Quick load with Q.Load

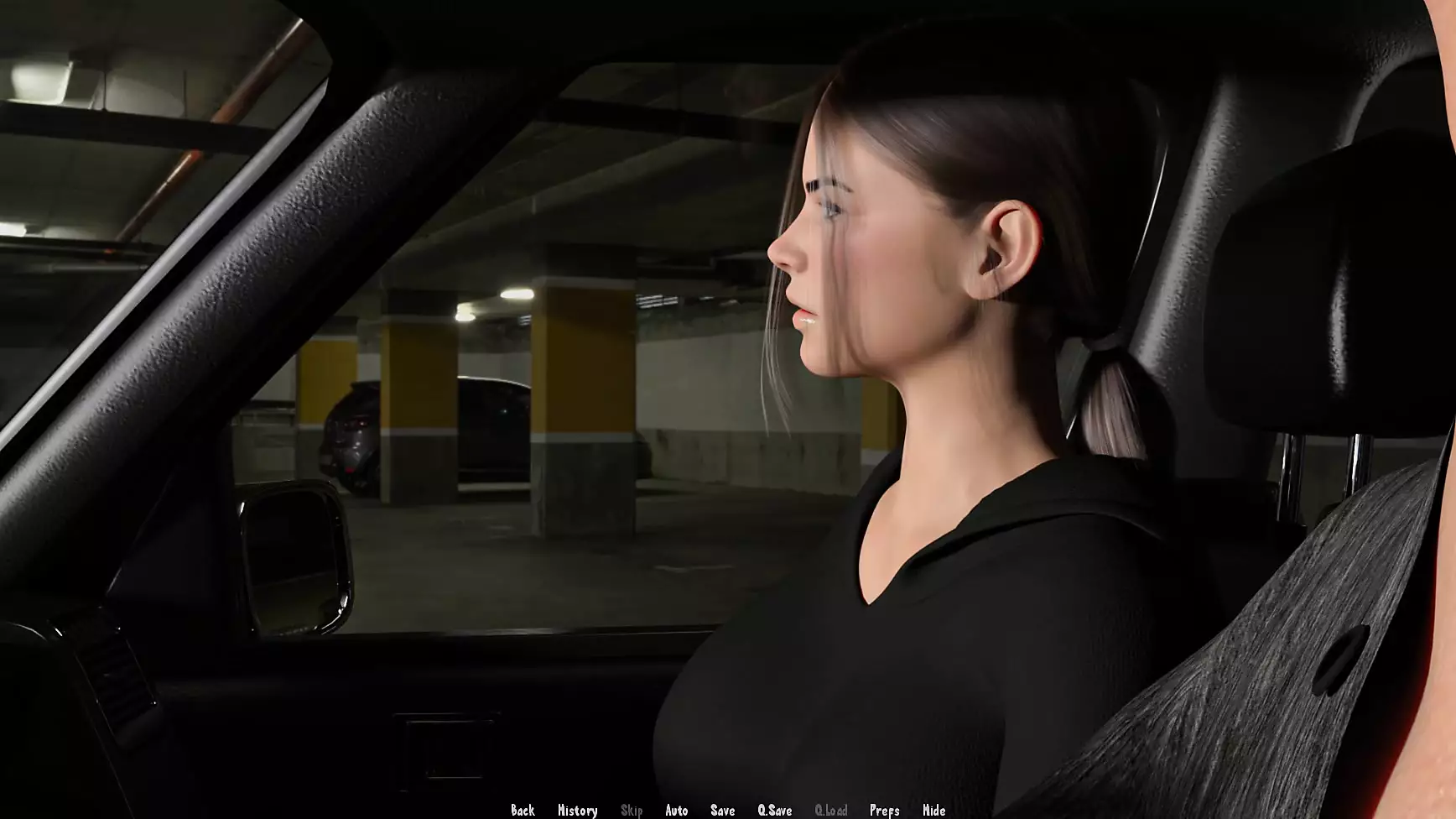pyautogui.click(x=830, y=810)
